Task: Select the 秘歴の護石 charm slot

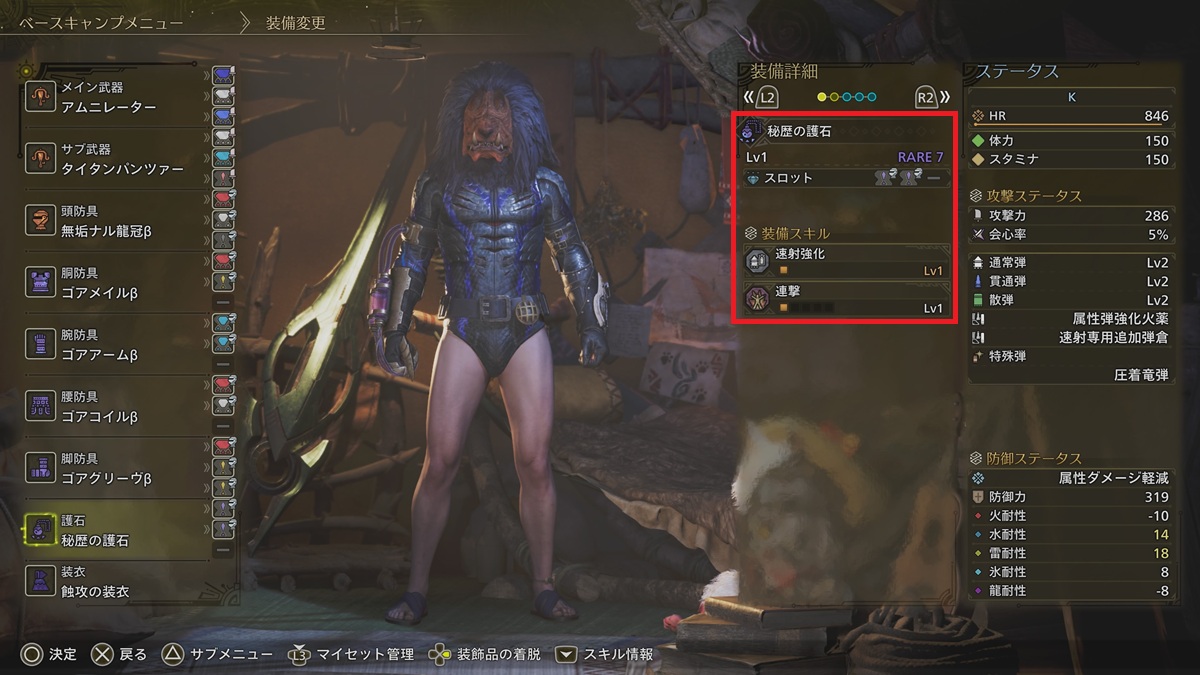Action: (120, 531)
